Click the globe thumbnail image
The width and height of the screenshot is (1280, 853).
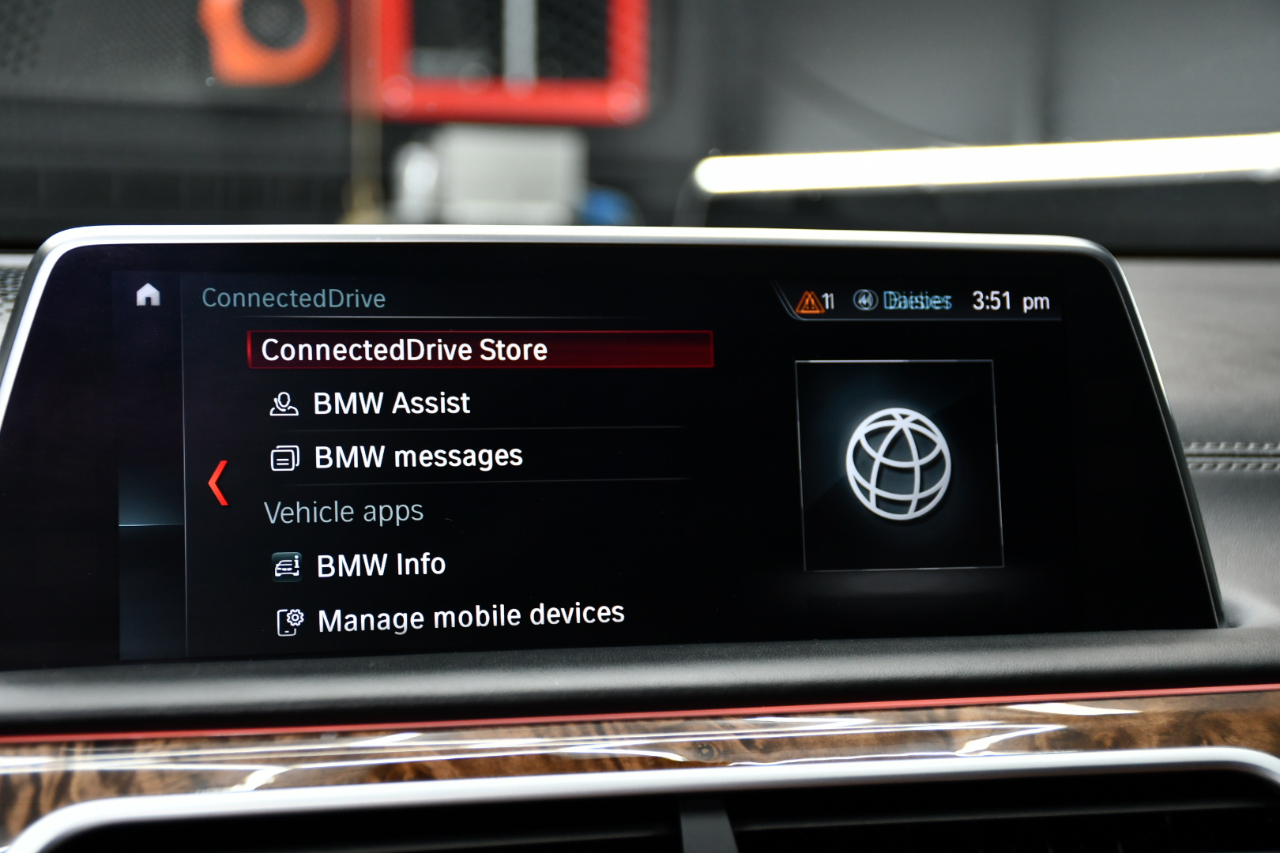pos(898,464)
